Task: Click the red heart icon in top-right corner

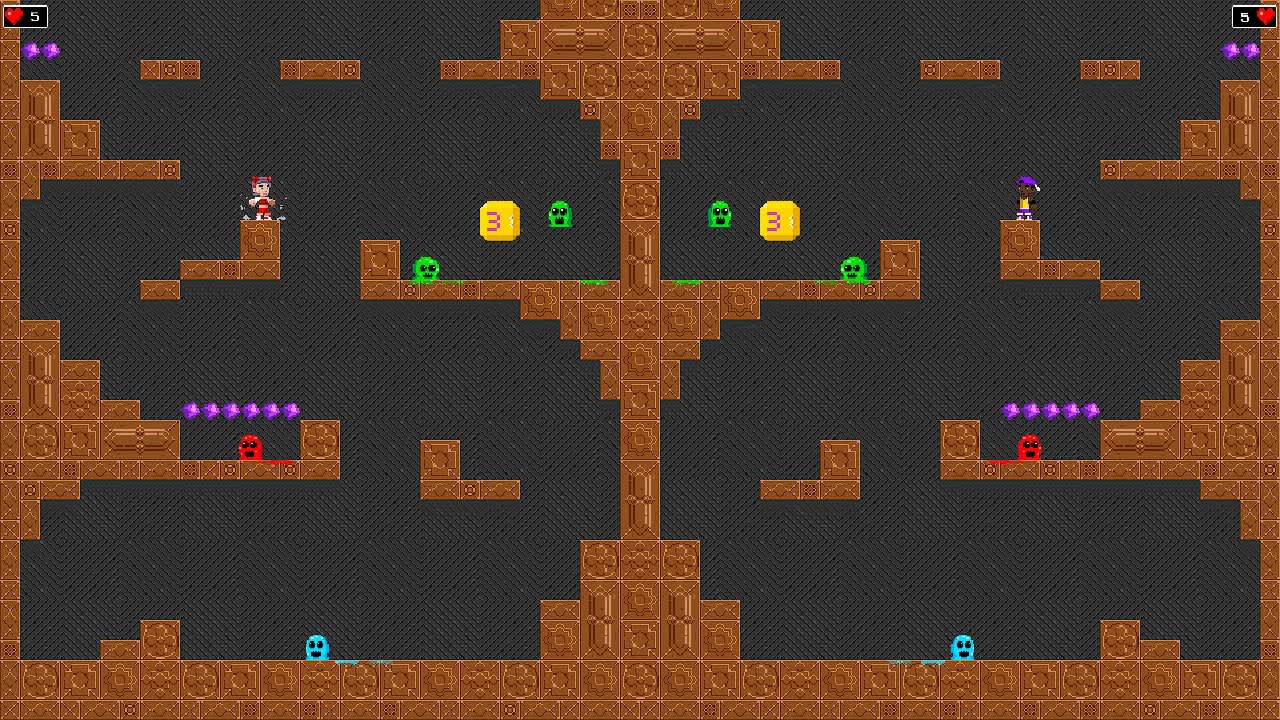Action: click(1268, 16)
